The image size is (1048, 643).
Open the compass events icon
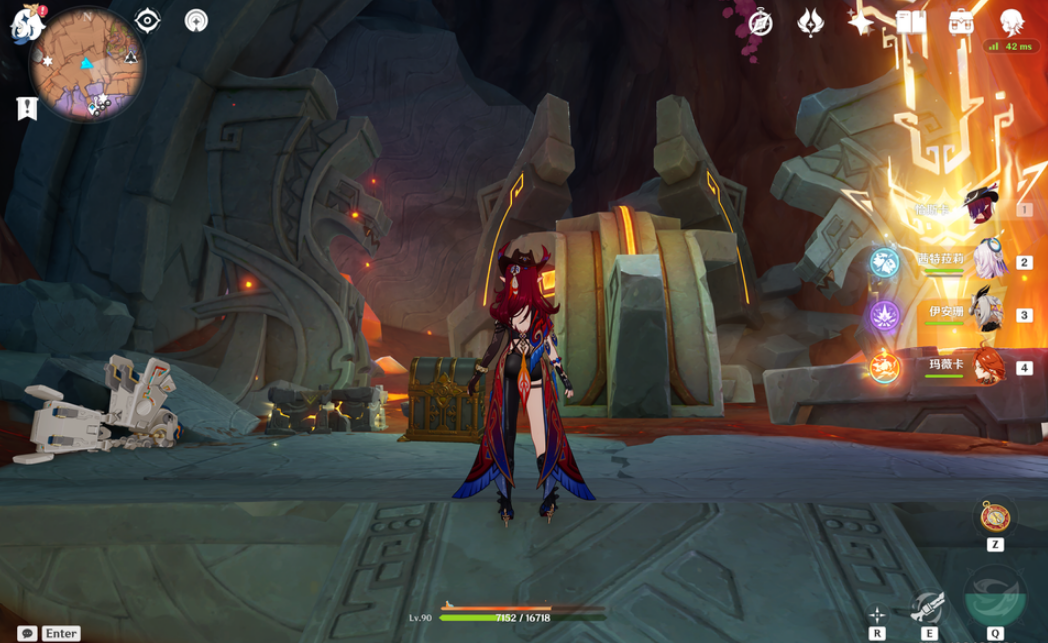[x=760, y=22]
